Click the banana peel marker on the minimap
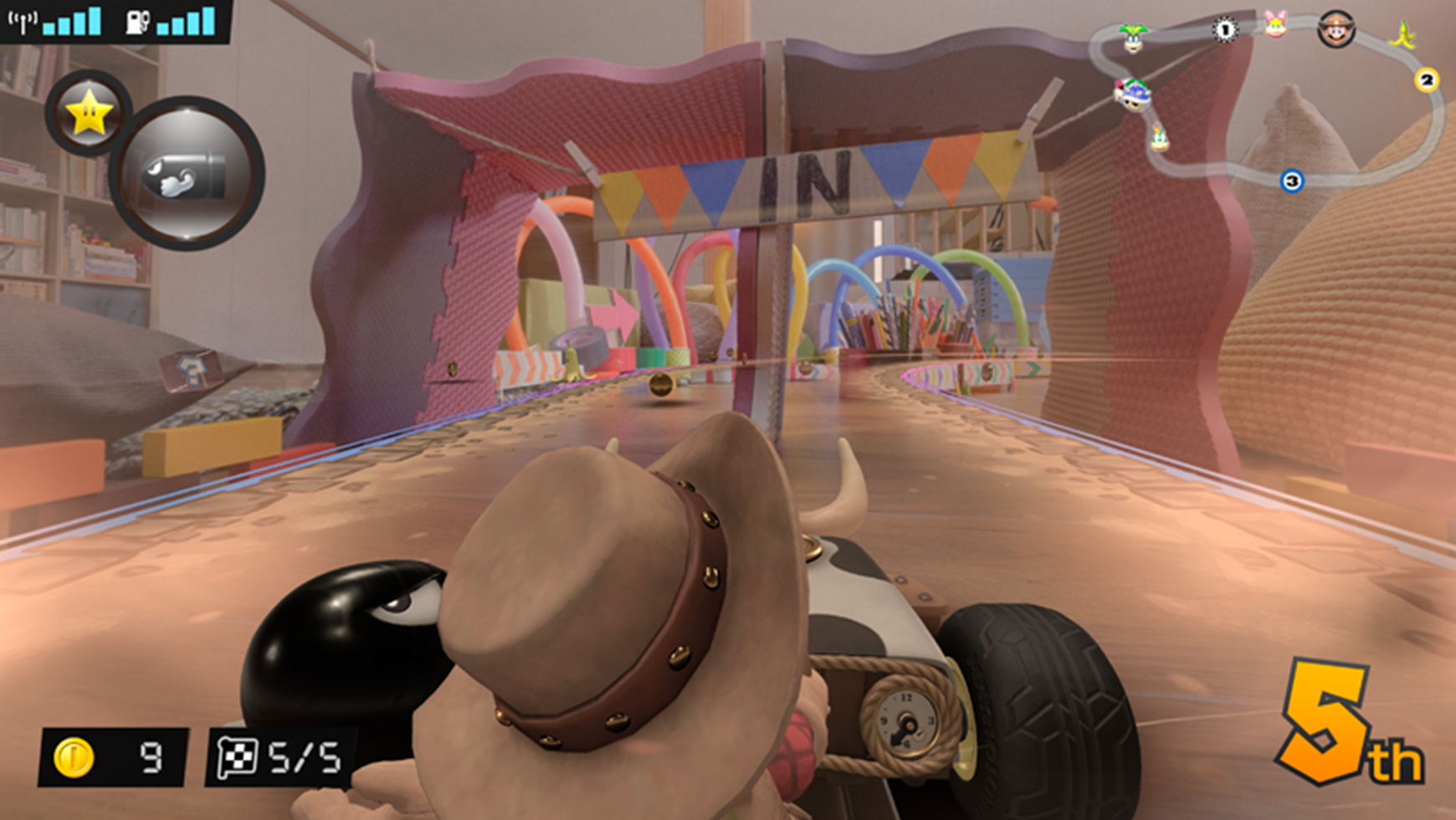Viewport: 1456px width, 820px height. pos(1403,35)
